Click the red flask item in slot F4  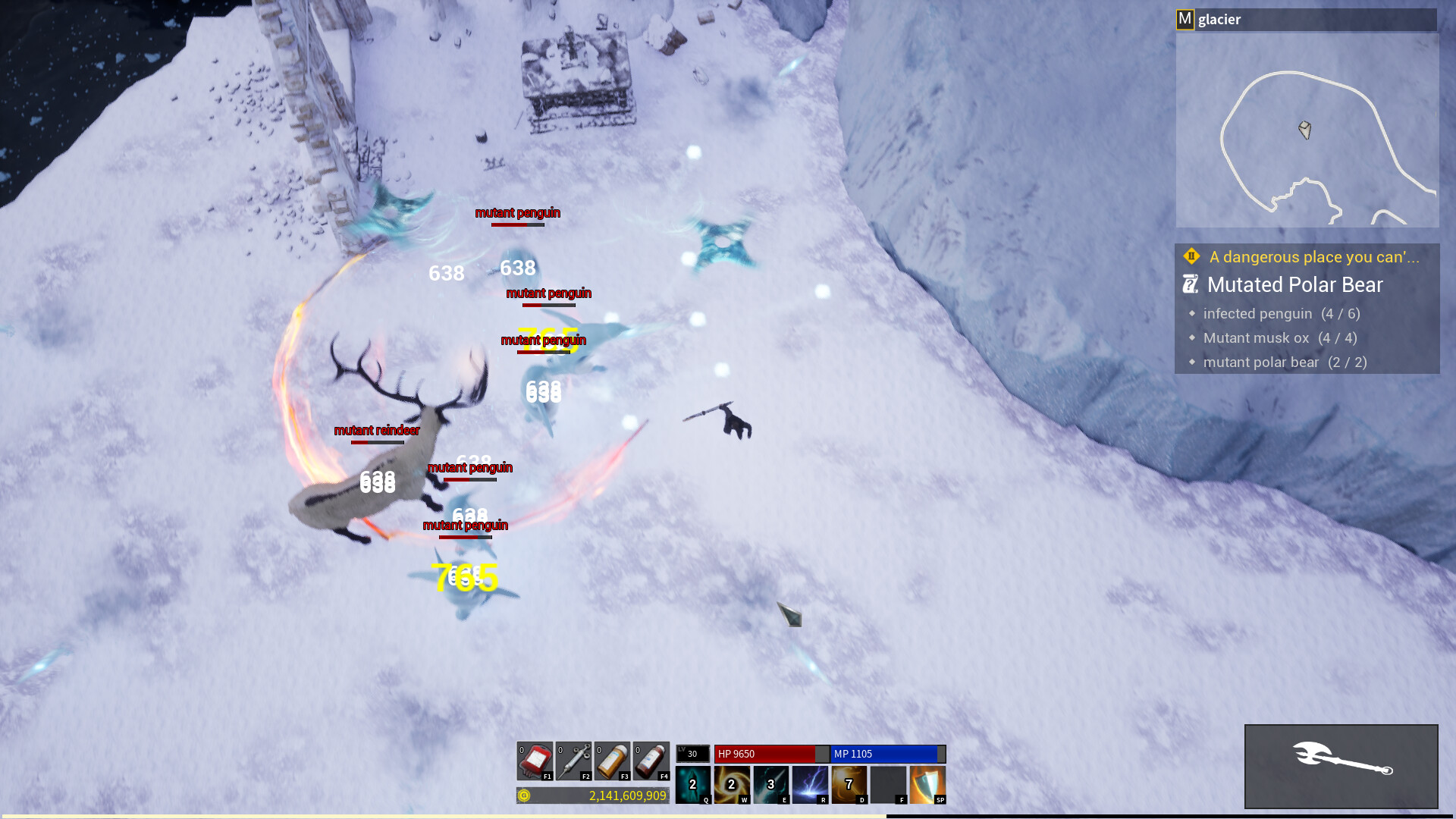pos(651,760)
